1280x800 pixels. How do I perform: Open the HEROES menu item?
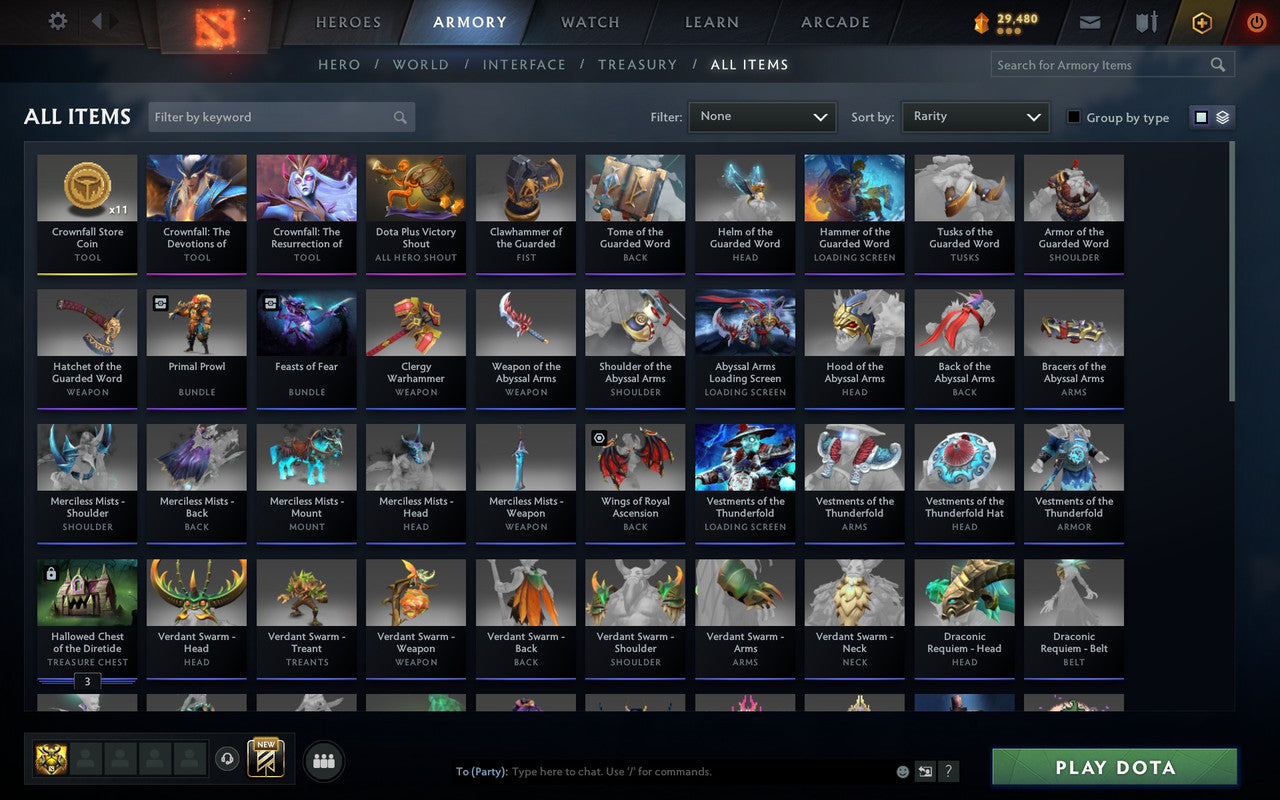347,22
